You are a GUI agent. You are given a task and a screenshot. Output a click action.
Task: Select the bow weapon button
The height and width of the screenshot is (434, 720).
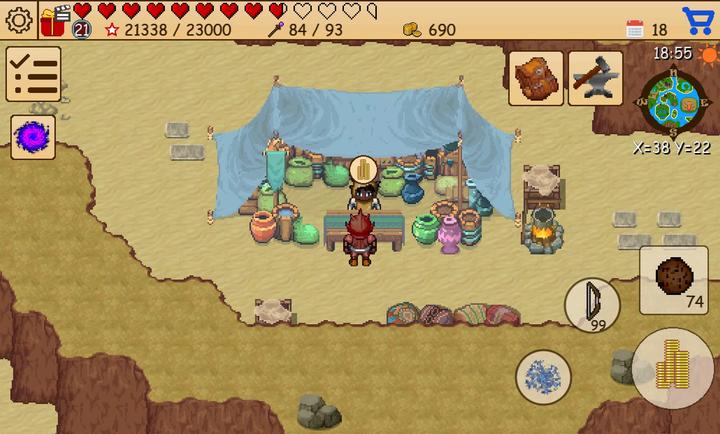pyautogui.click(x=592, y=304)
